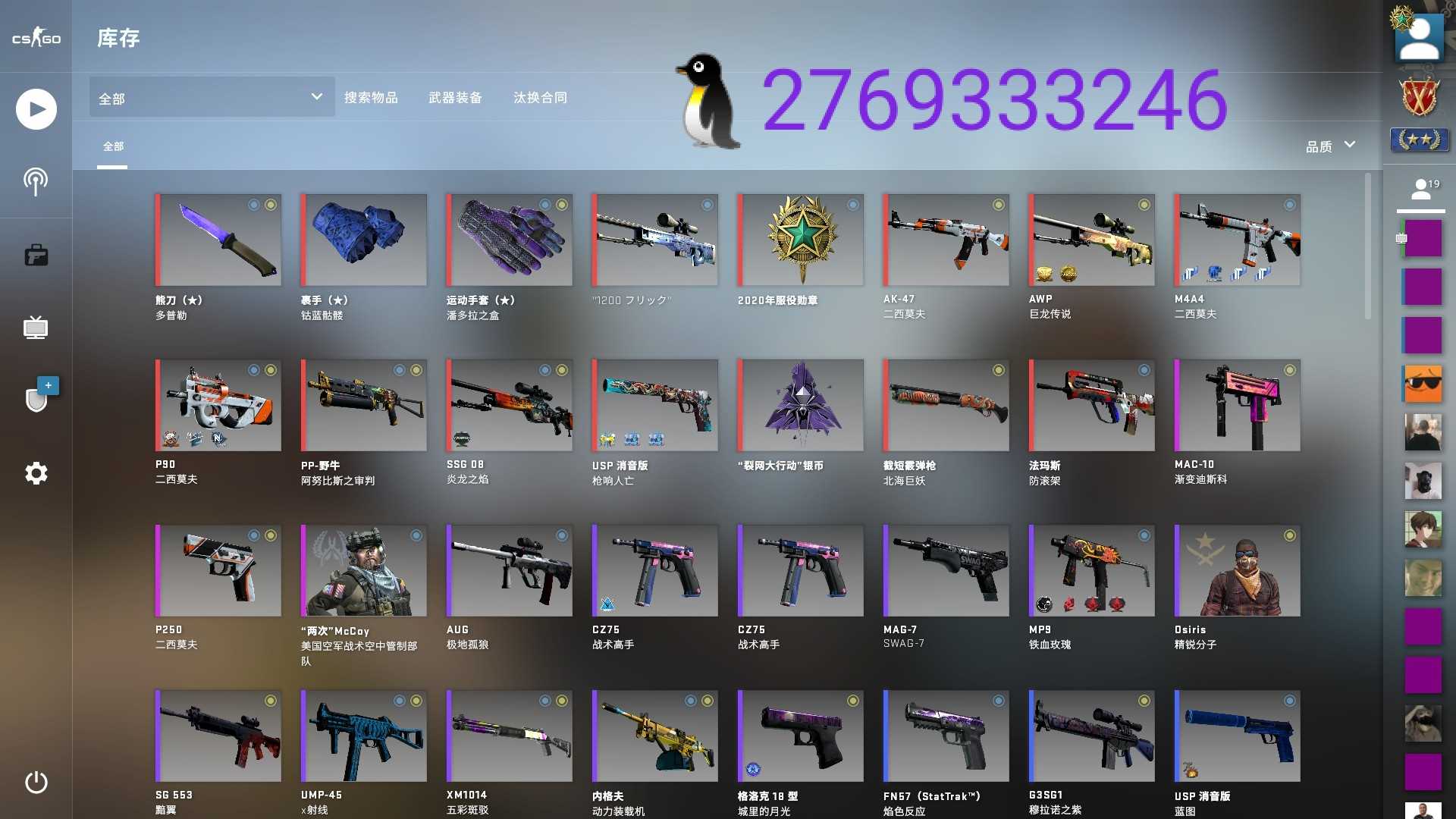Switch to the 武器装备 tab
This screenshot has height=819, width=1456.
pyautogui.click(x=456, y=97)
